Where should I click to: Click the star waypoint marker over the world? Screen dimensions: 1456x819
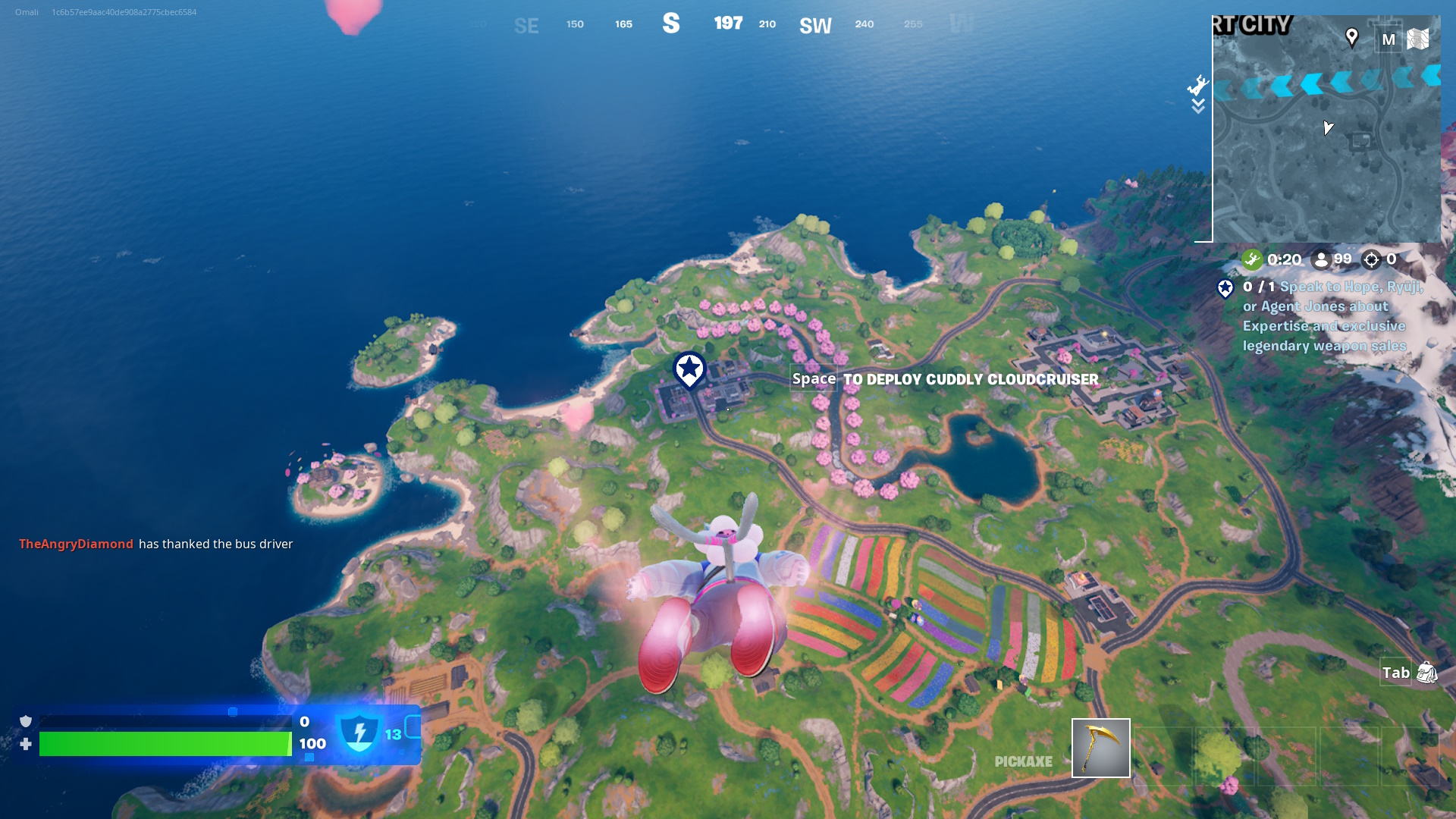point(689,369)
